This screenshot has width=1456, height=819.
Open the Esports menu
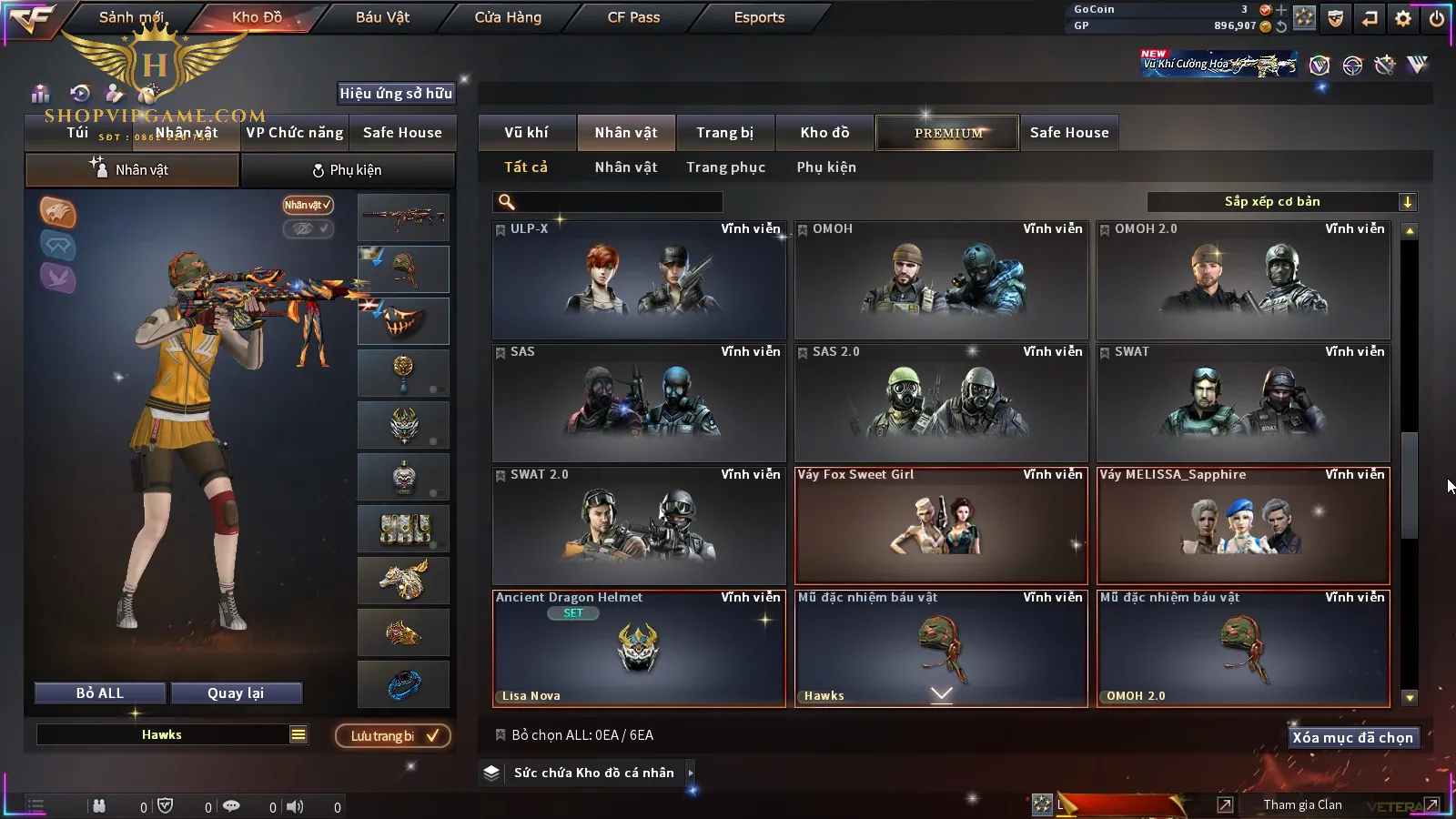click(x=759, y=17)
